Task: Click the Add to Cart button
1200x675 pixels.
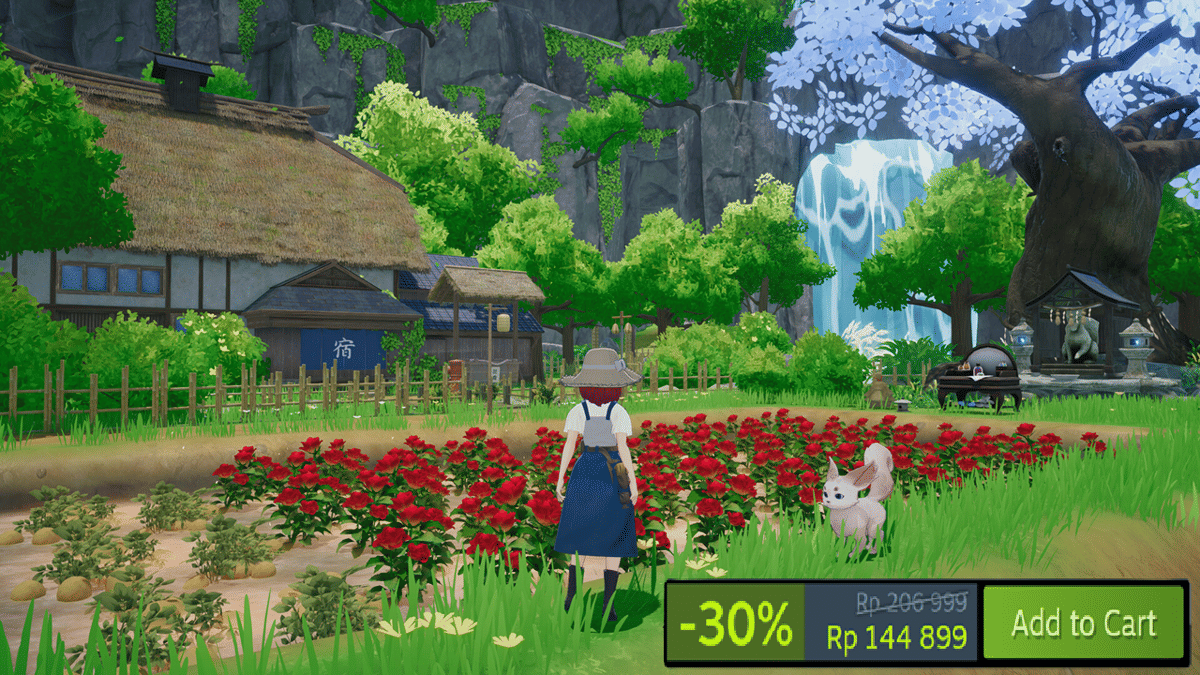Action: [1083, 623]
